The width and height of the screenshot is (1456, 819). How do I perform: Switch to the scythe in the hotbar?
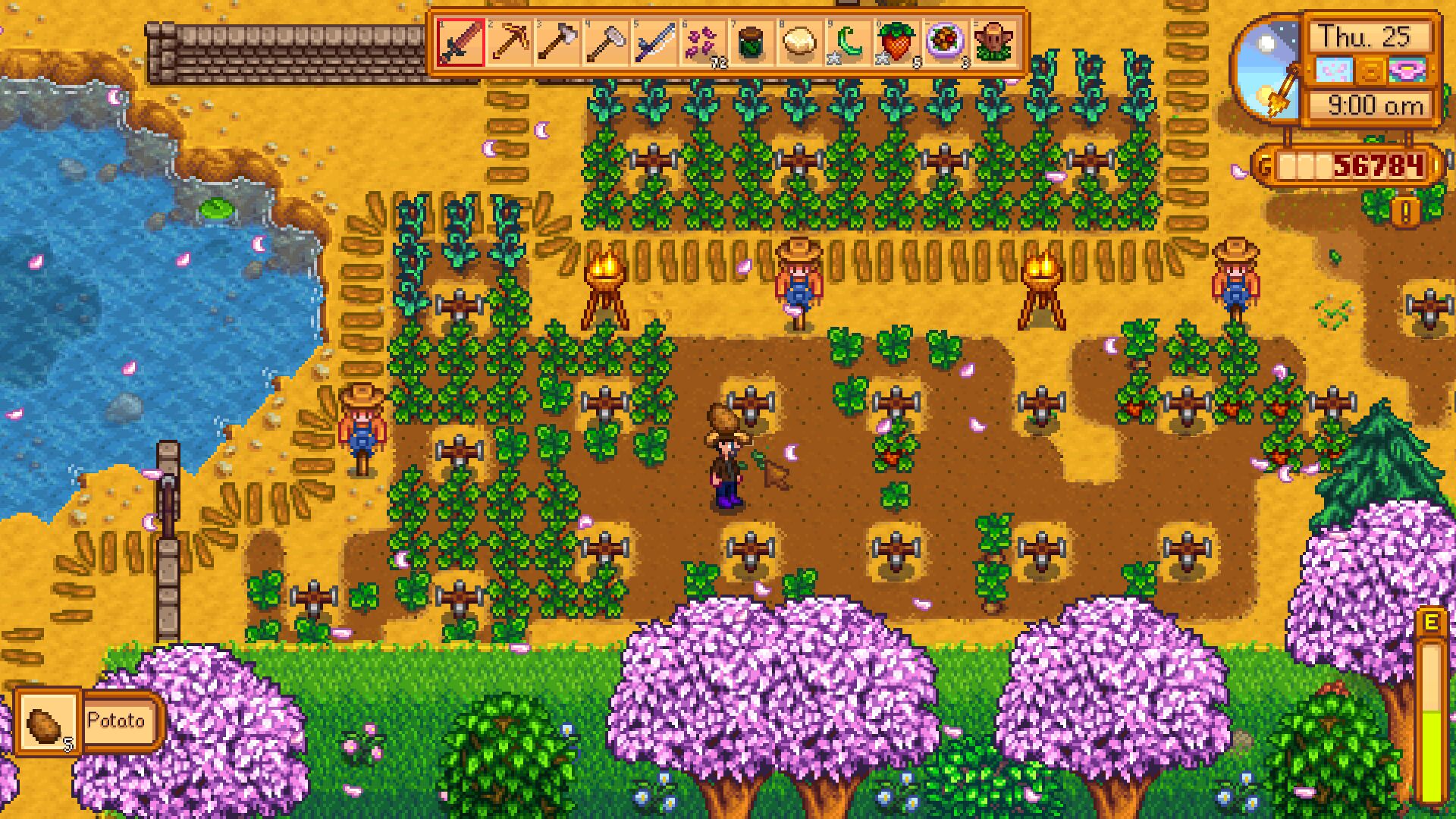click(x=655, y=42)
